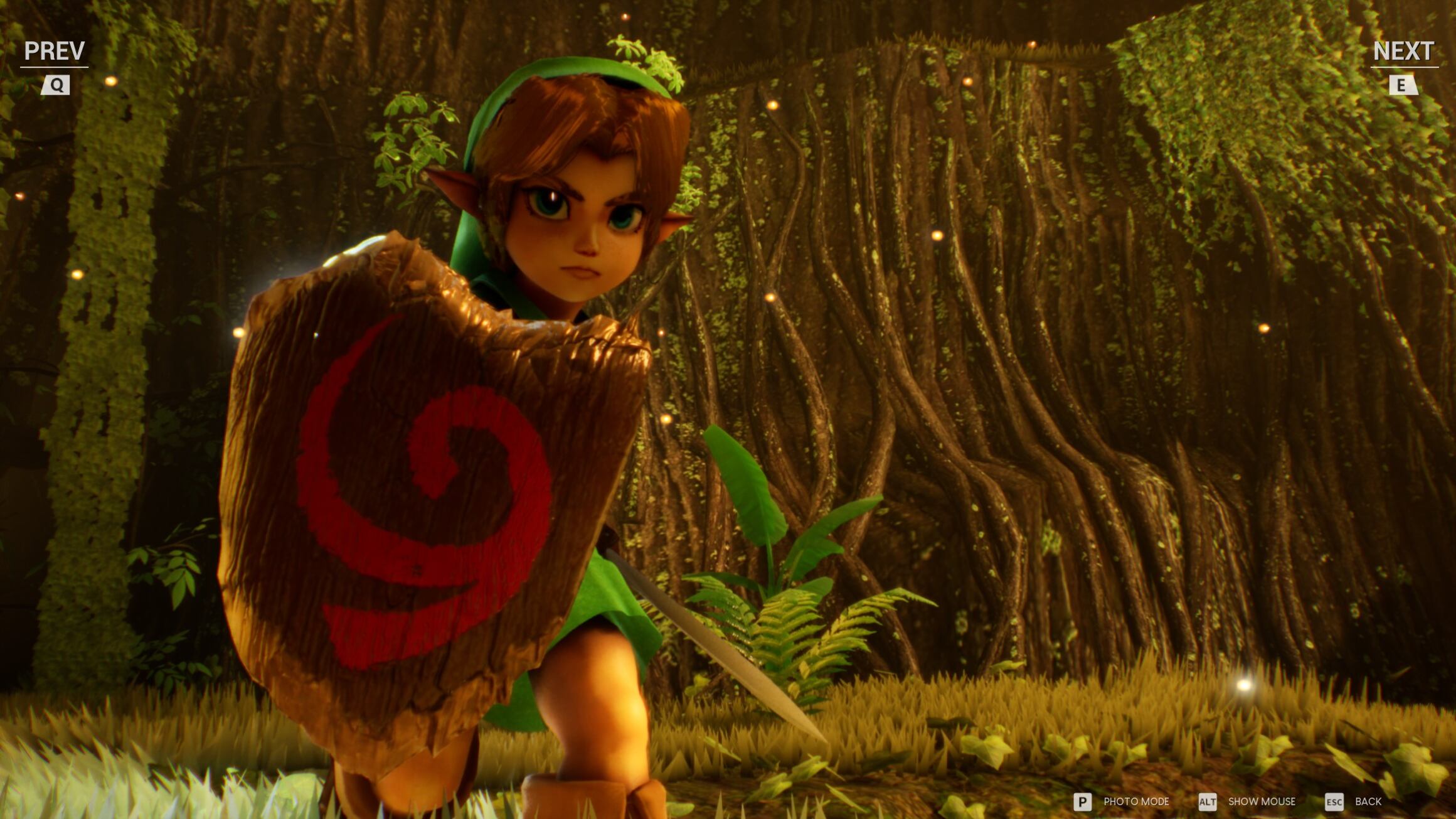
Task: Click the Q key icon under PREV
Action: coord(56,85)
